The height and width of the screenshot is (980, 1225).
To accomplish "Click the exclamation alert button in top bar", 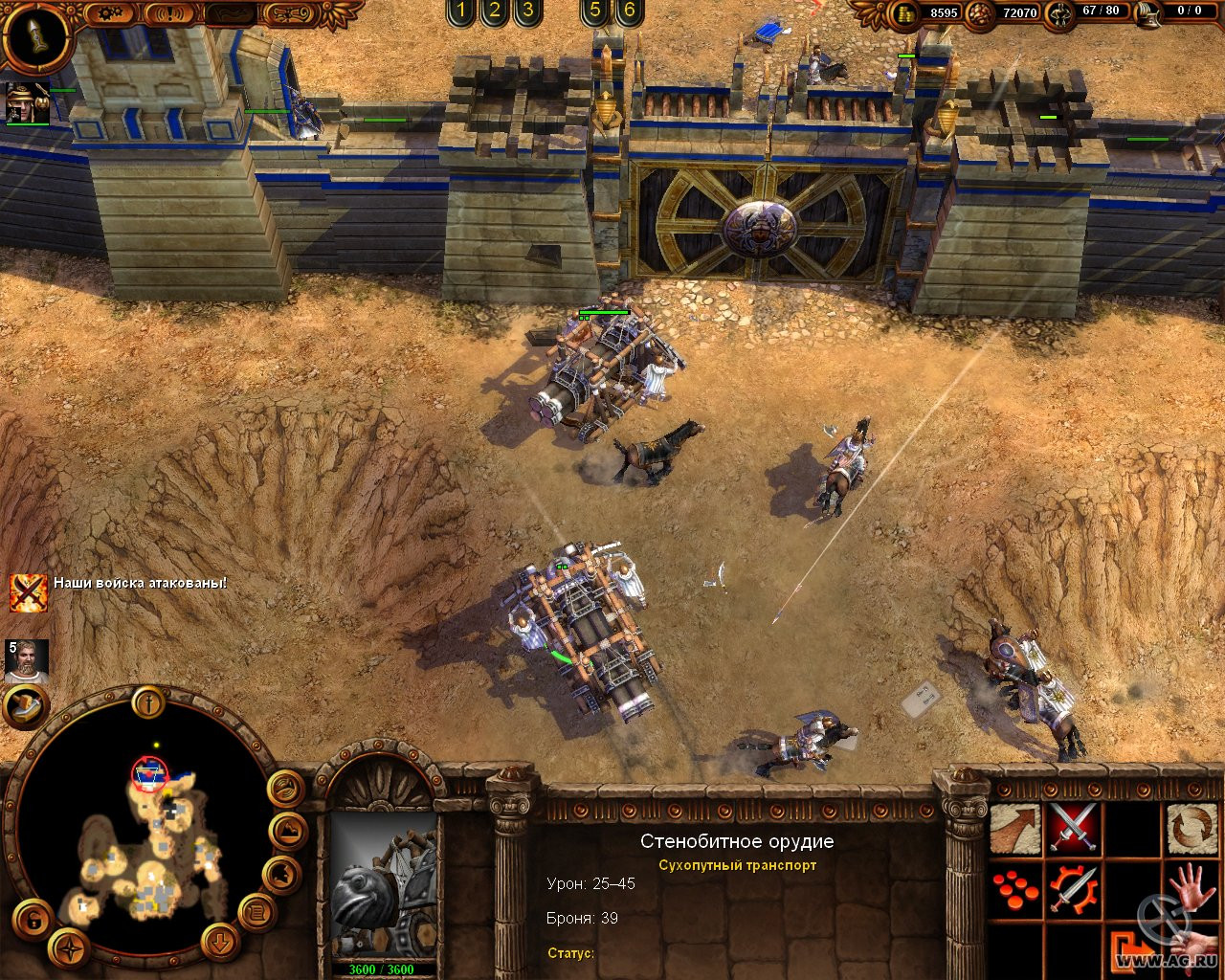I will pyautogui.click(x=168, y=14).
